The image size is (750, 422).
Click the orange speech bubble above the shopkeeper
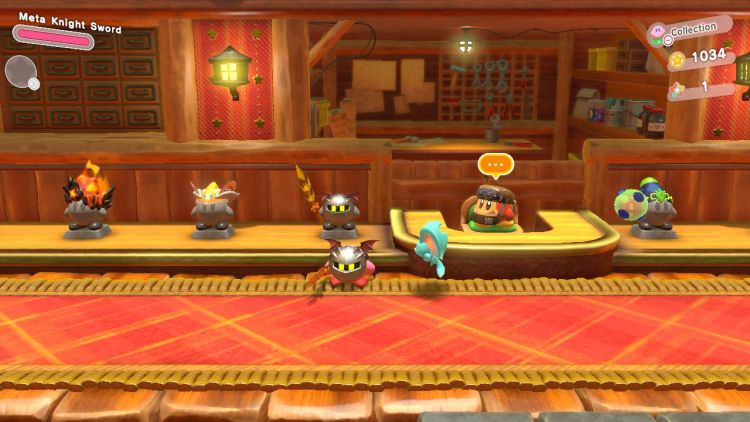tap(494, 164)
